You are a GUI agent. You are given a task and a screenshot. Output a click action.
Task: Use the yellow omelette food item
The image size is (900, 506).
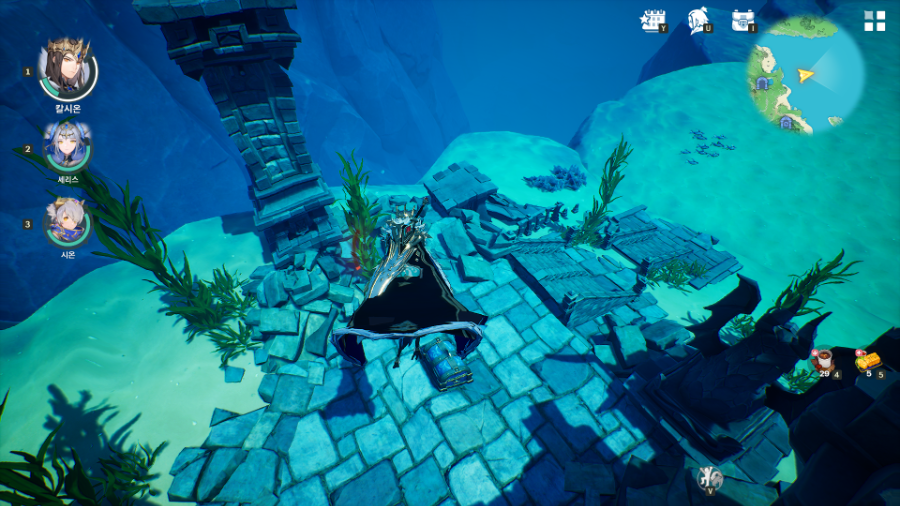point(867,360)
